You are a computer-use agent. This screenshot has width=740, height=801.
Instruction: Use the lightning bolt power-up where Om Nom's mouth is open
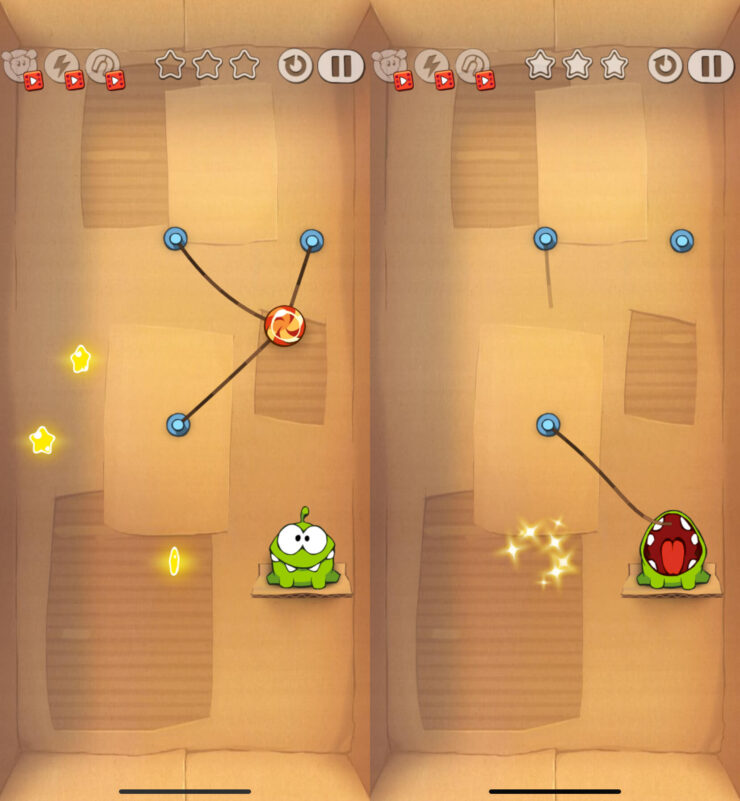point(432,67)
